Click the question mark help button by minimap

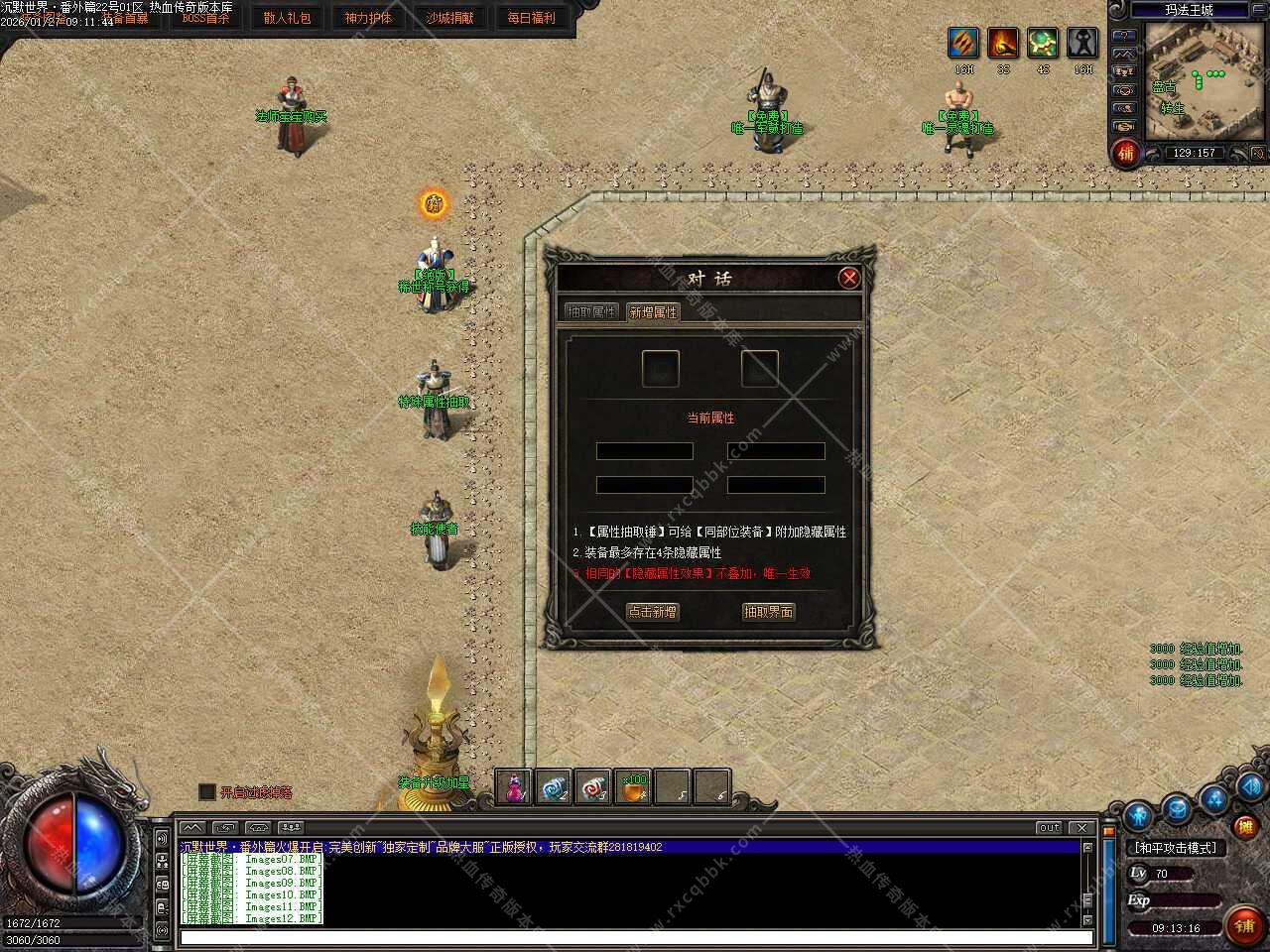tap(1124, 36)
